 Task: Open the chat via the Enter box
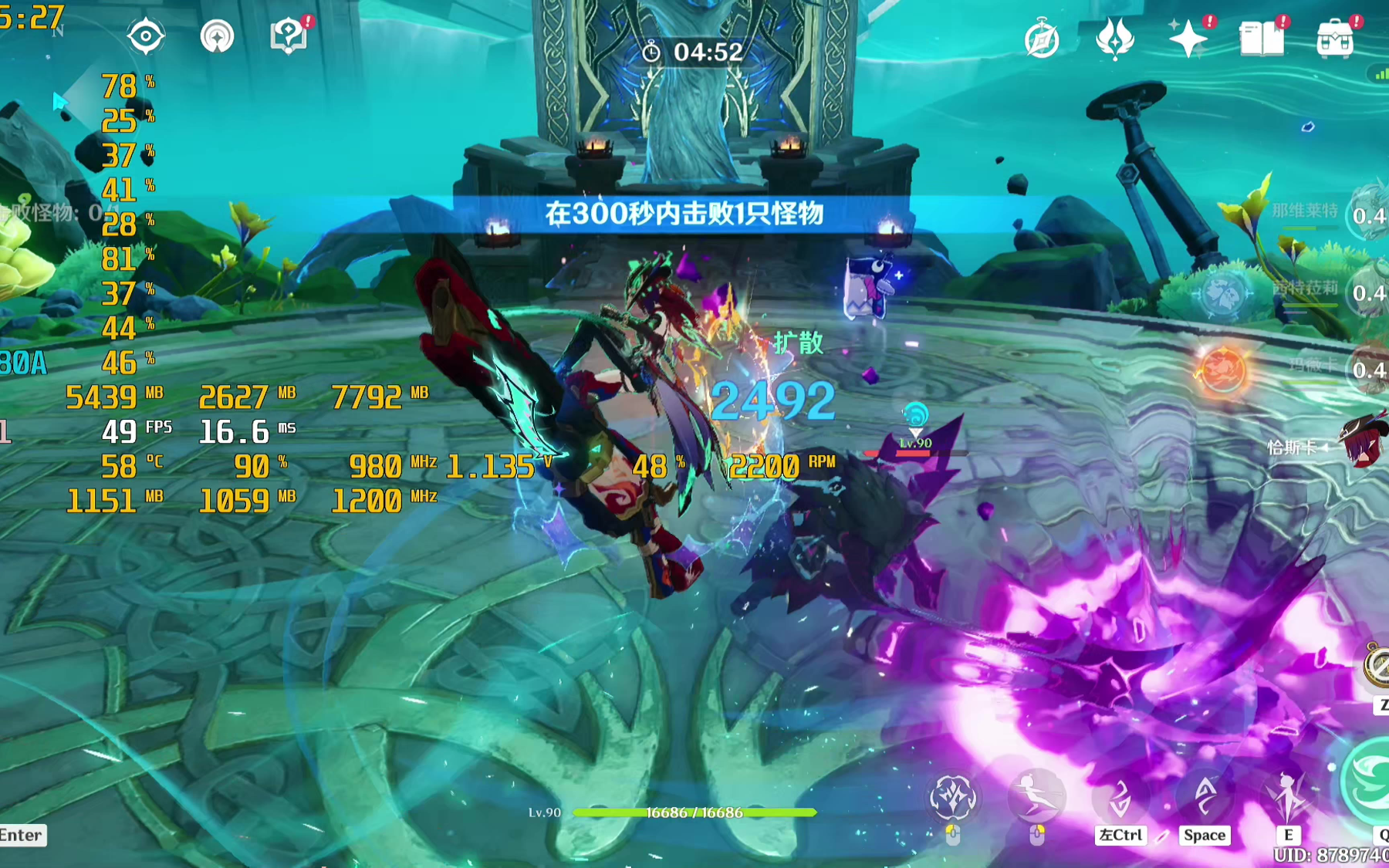pos(22,836)
